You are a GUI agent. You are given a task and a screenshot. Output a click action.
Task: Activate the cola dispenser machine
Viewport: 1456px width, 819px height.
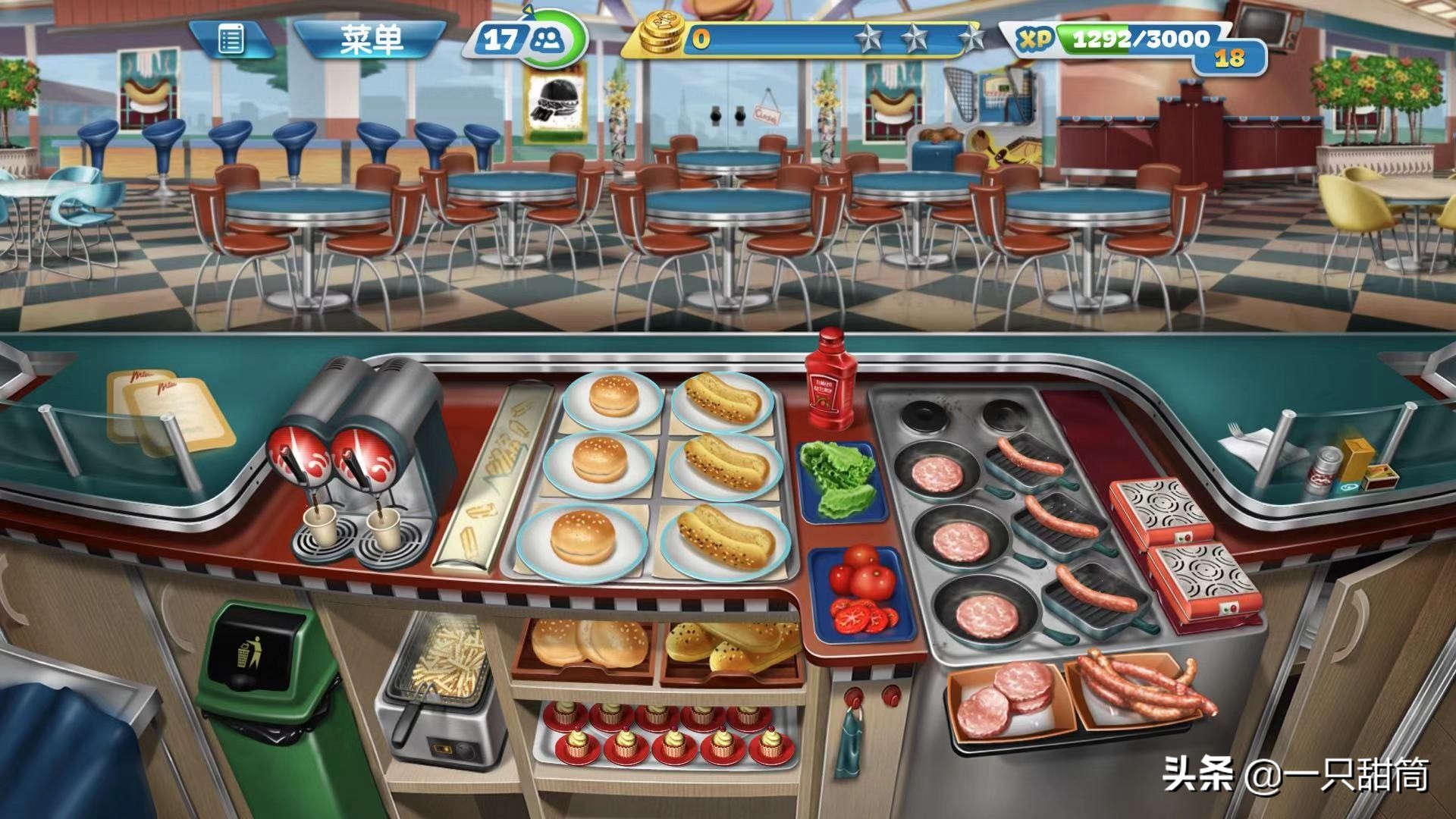[356, 463]
